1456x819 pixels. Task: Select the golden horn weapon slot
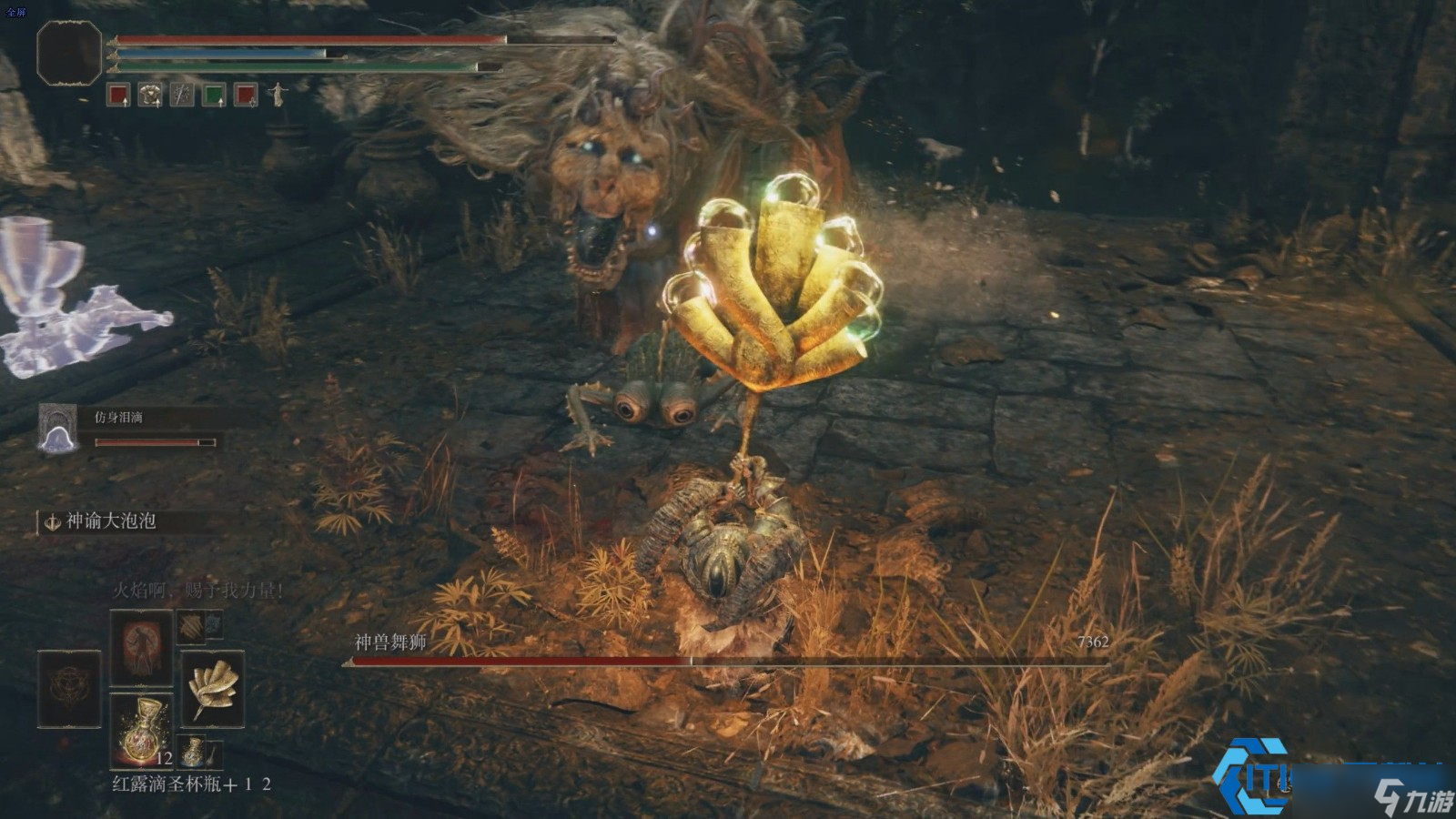point(213,689)
